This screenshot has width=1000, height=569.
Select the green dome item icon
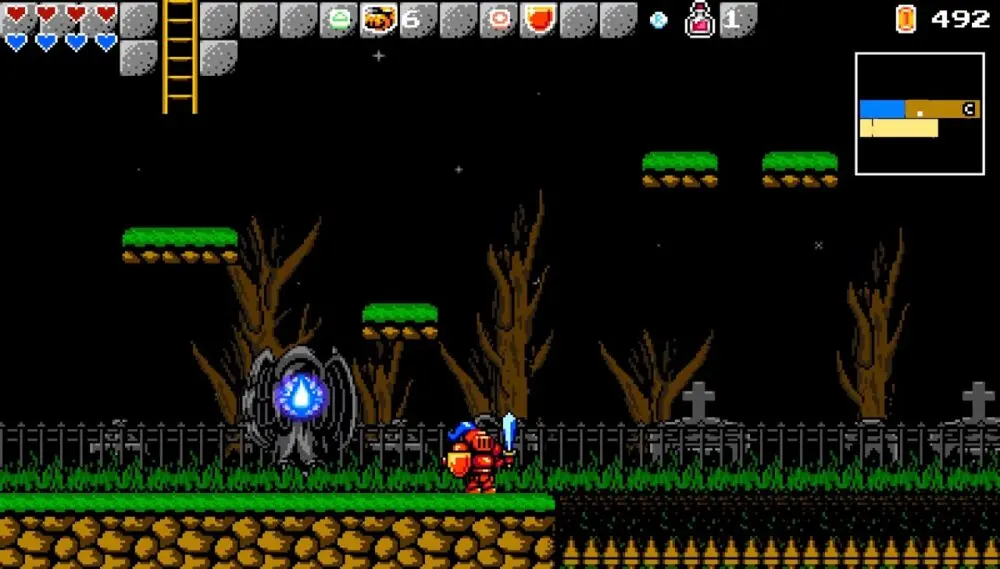[339, 19]
